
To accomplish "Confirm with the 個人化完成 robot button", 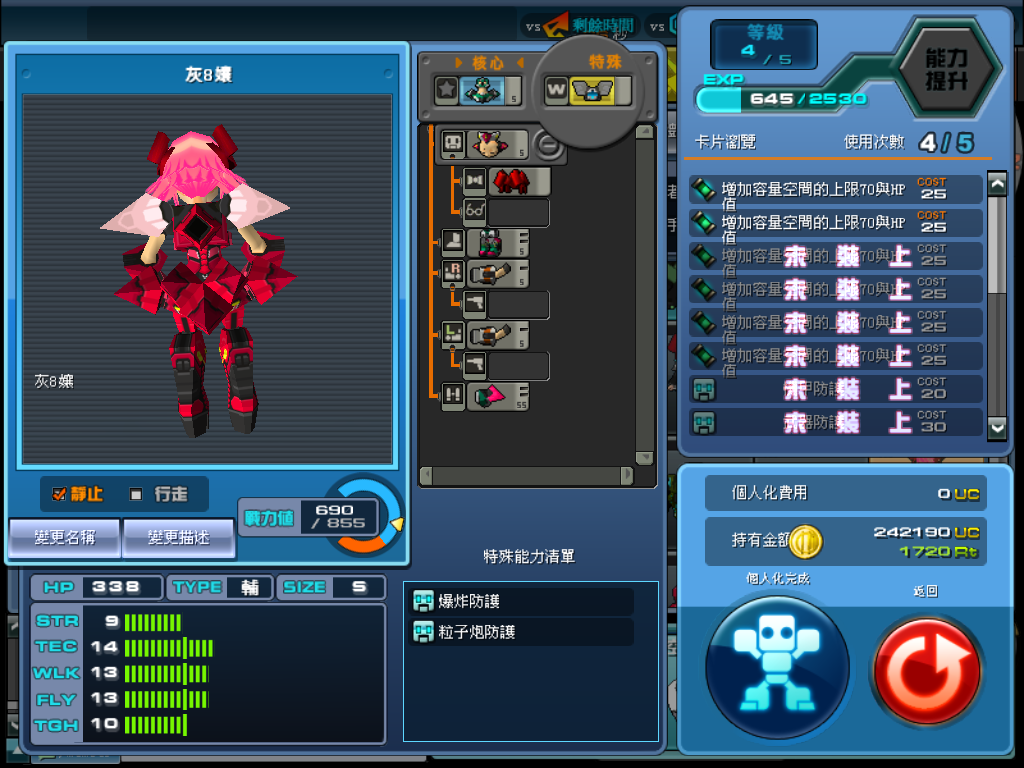I will tap(777, 664).
